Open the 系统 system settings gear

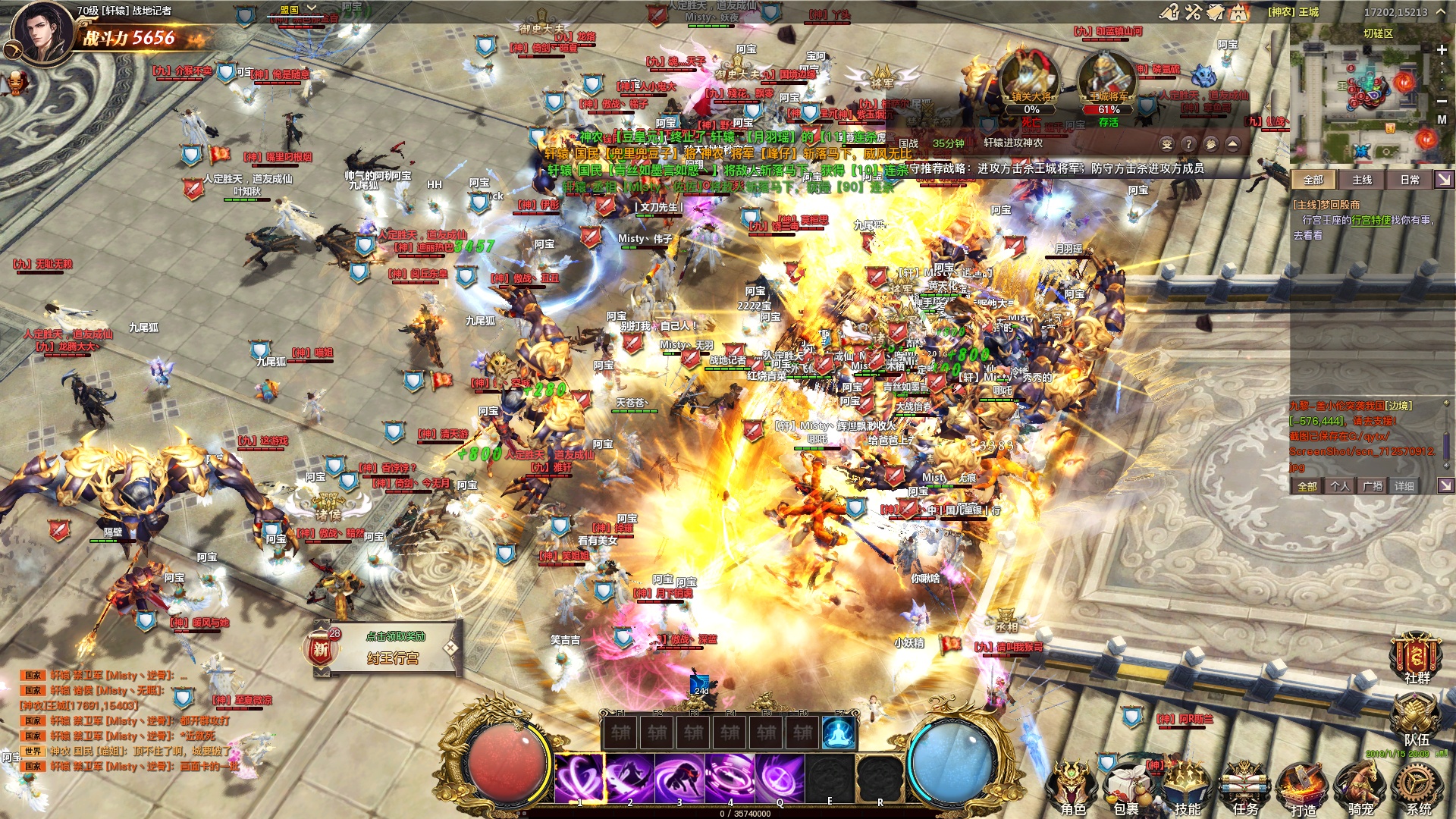(x=1418, y=787)
